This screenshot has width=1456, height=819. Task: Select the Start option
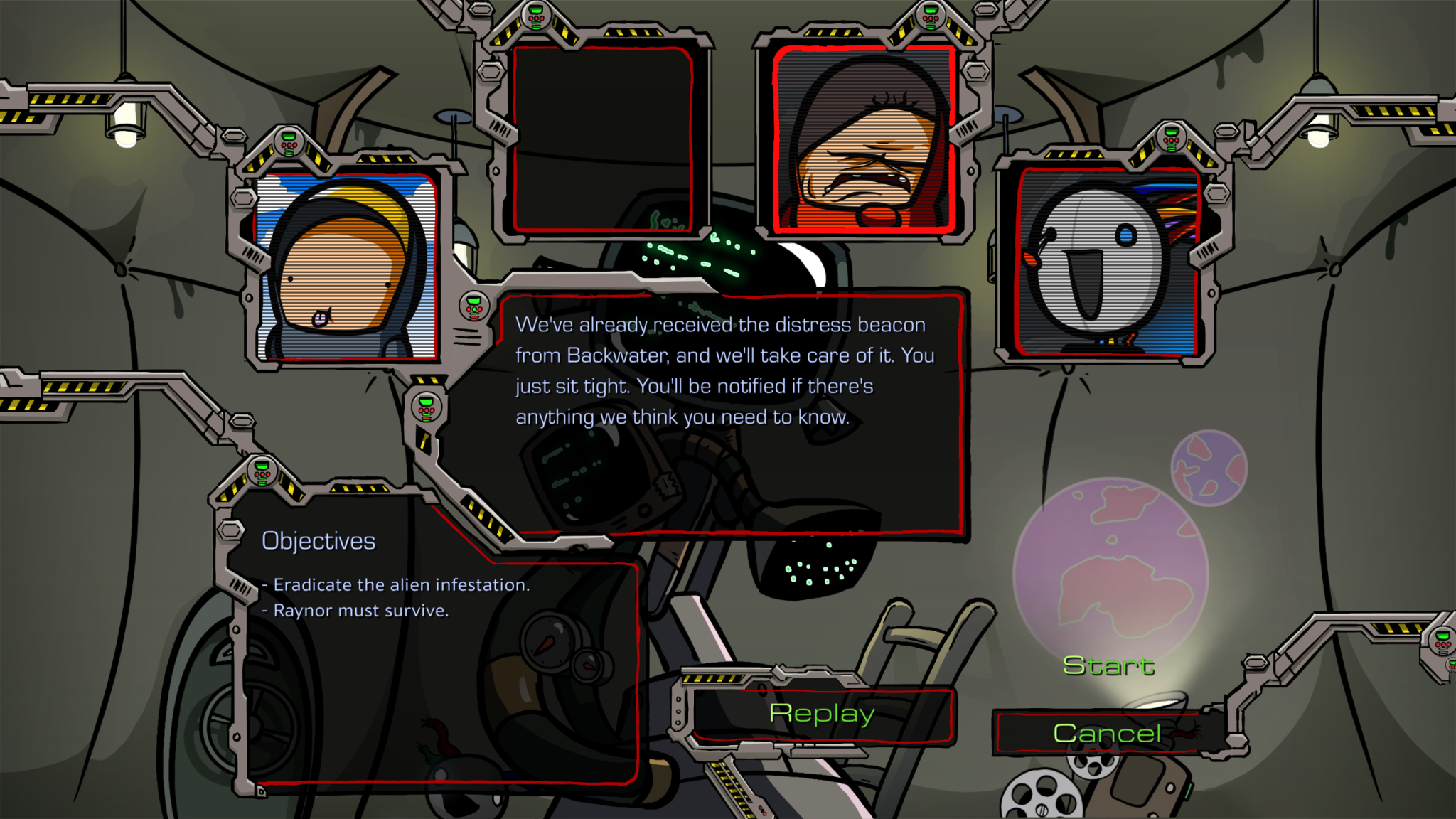click(1108, 667)
